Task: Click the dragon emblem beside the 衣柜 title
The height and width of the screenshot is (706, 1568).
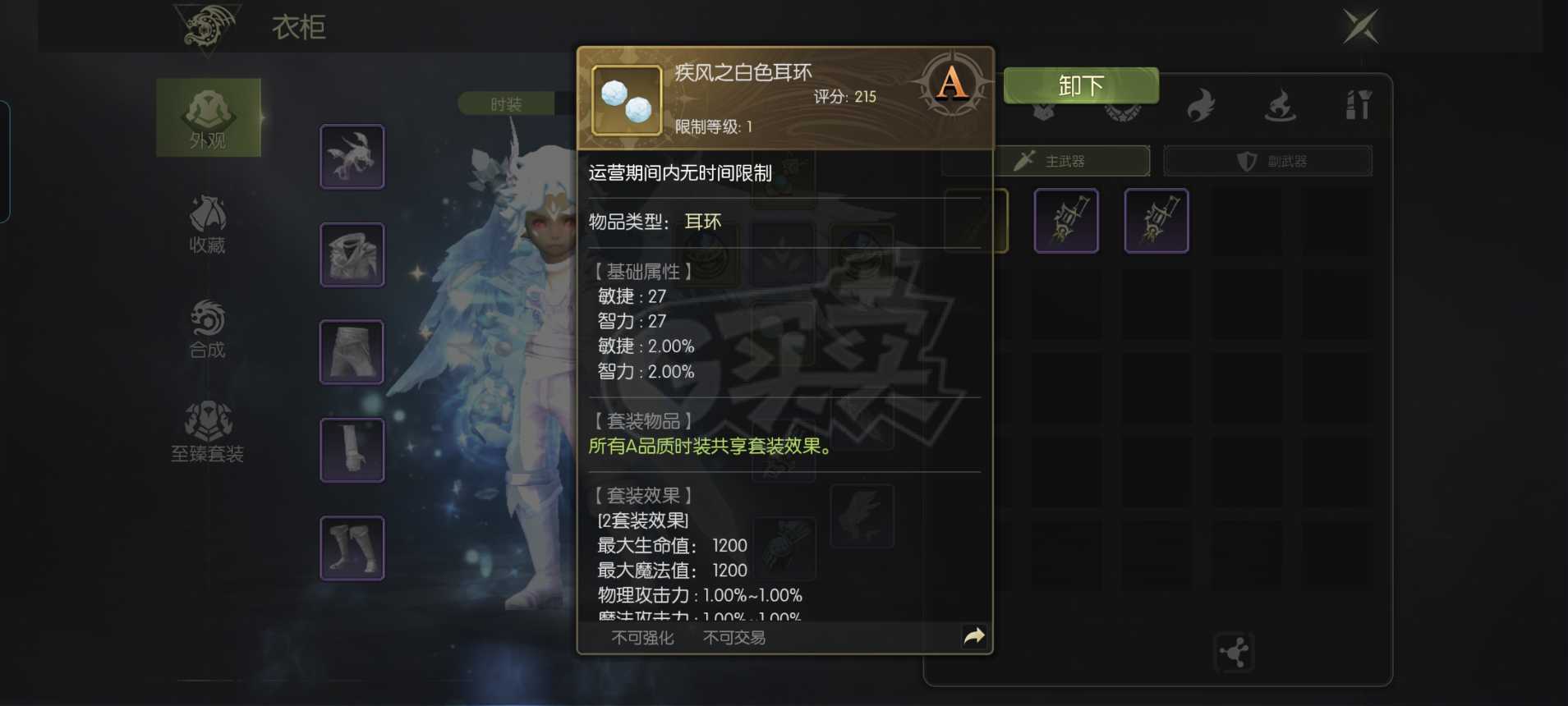Action: point(208,27)
